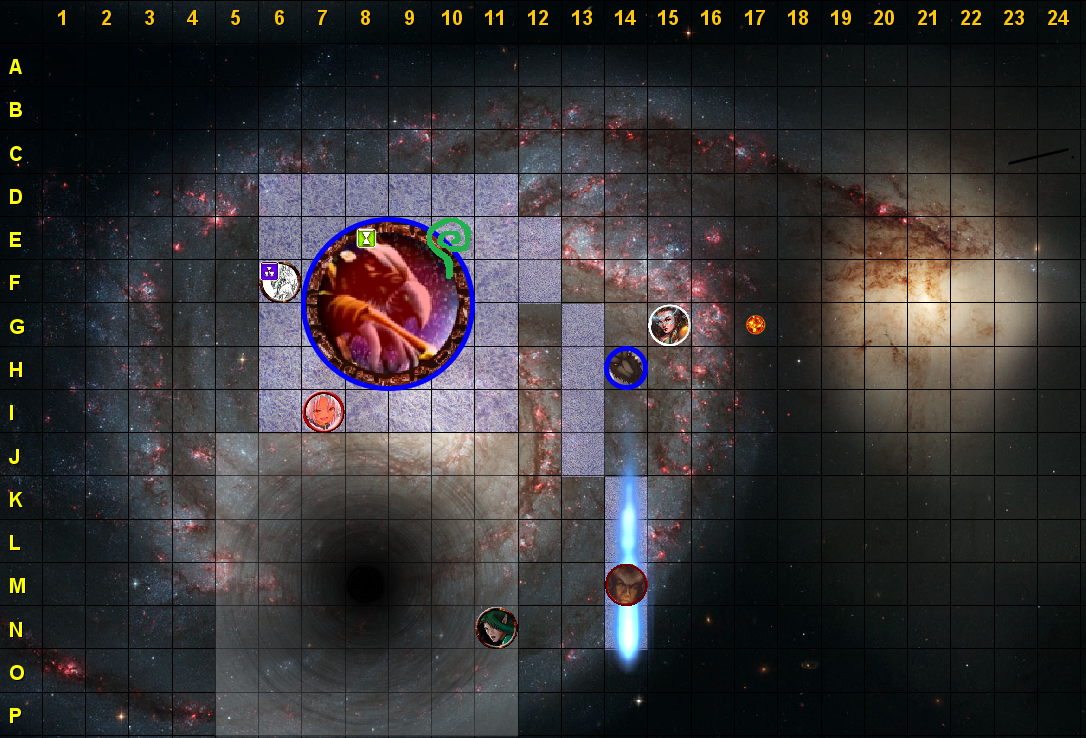
Task: Pick the small blue-ringed dark beast token
Action: 626,368
